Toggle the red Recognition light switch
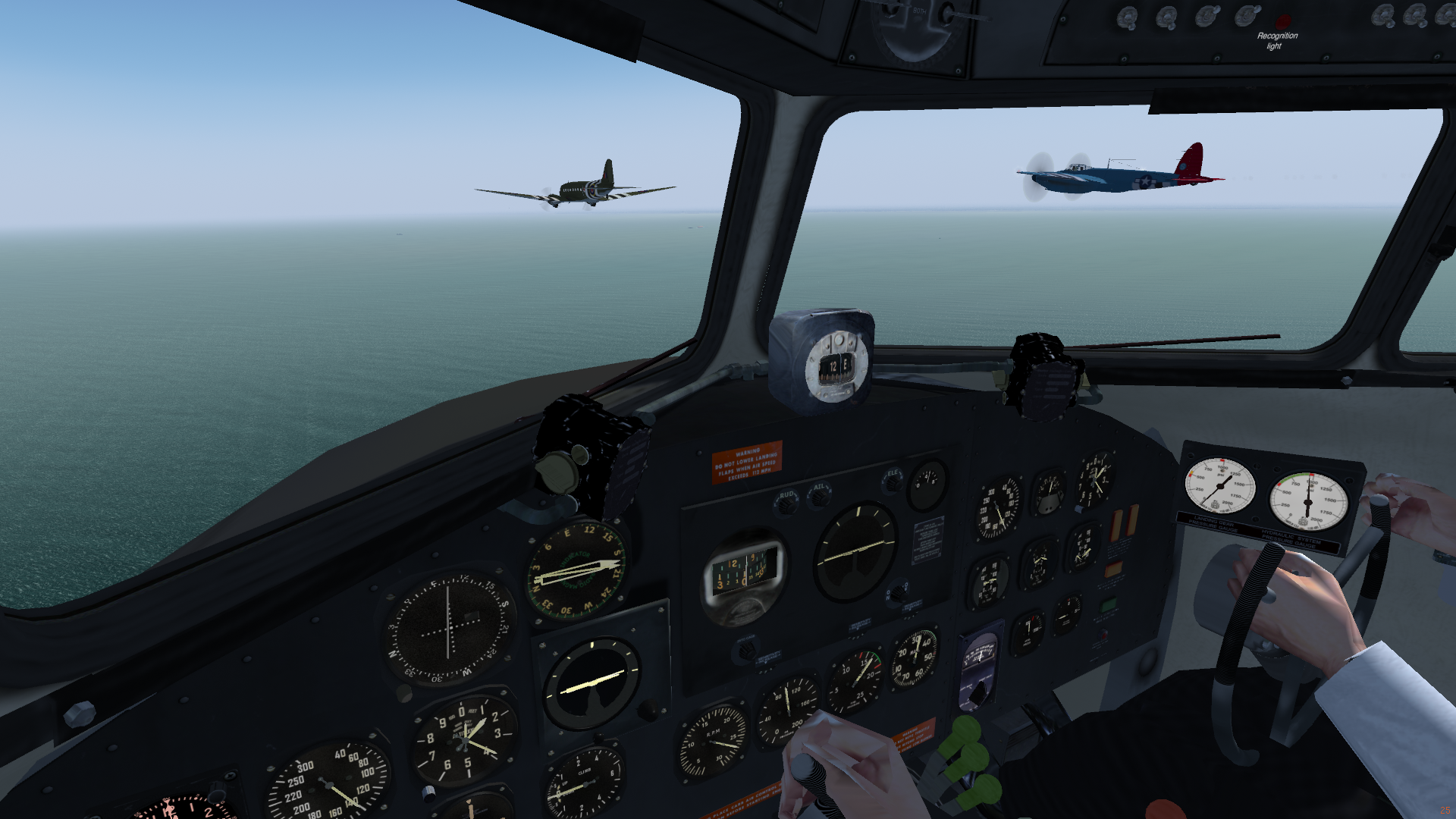This screenshot has width=1456, height=819. tap(1283, 21)
